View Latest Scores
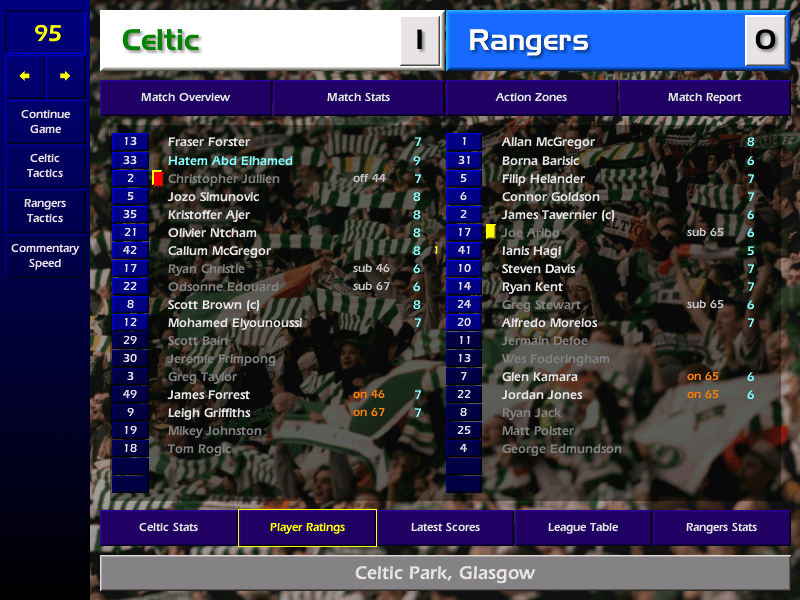 point(445,528)
